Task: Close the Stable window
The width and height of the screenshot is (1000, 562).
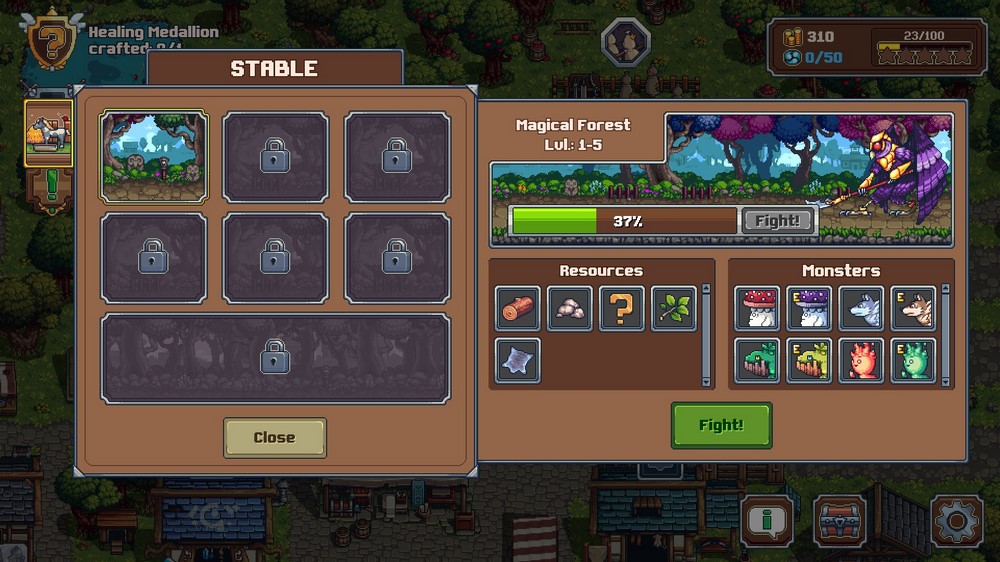Action: [274, 437]
